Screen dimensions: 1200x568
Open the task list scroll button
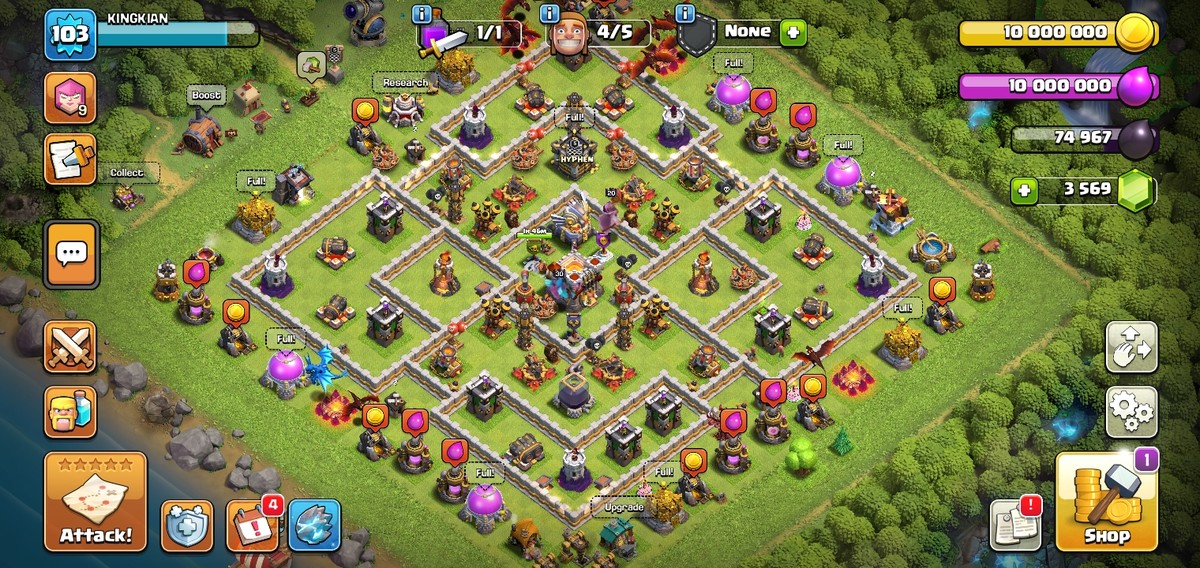click(70, 160)
